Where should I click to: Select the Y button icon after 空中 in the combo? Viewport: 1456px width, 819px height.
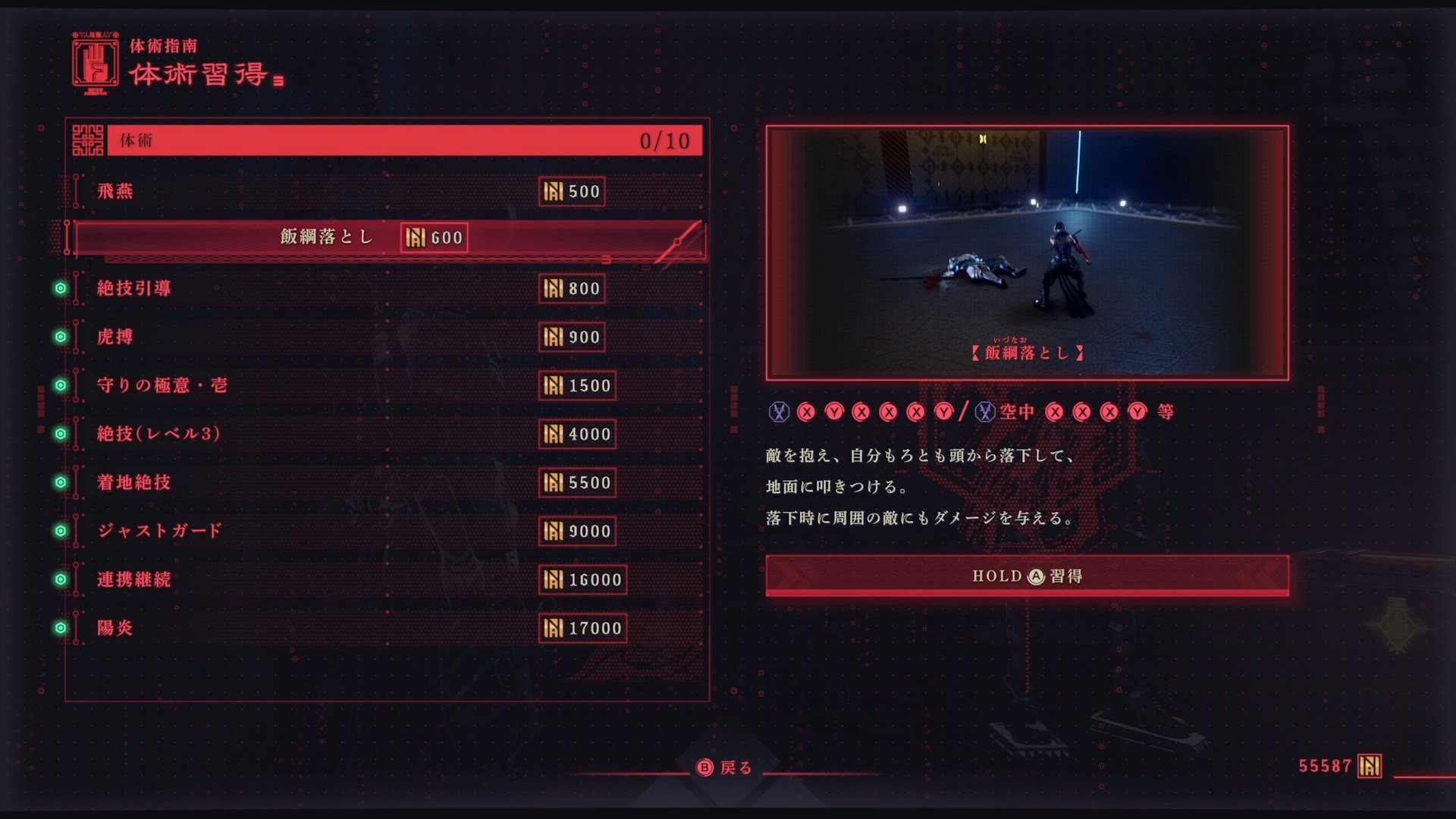click(x=1138, y=410)
